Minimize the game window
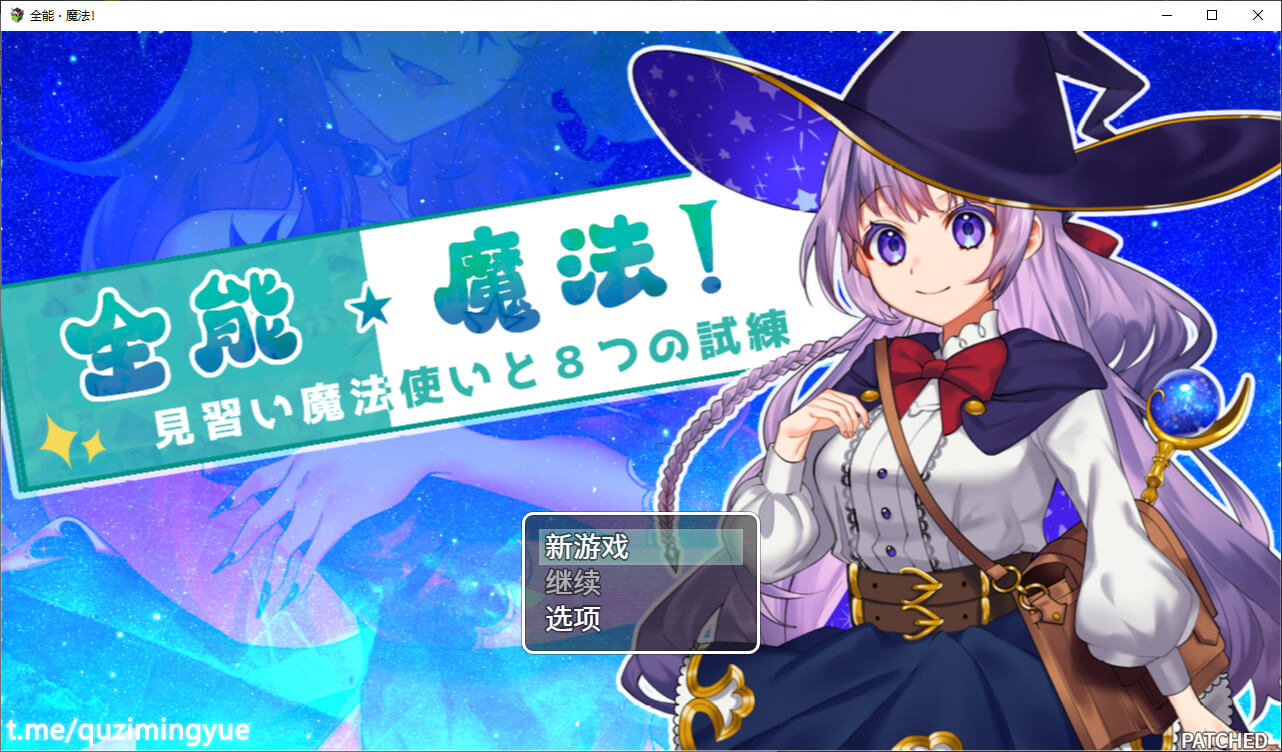Screen dimensions: 1282x752 [1166, 15]
